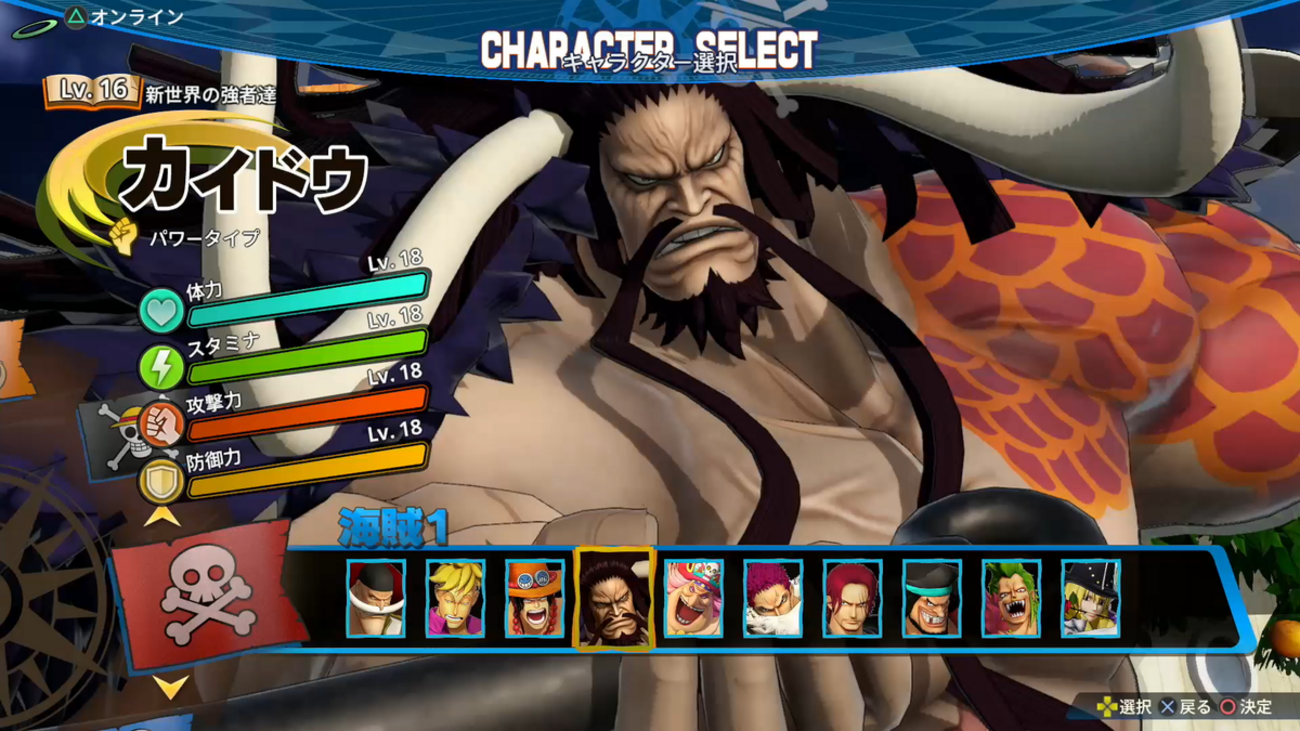
Task: Select green-haired Bartolomeo
Action: [x=1012, y=598]
